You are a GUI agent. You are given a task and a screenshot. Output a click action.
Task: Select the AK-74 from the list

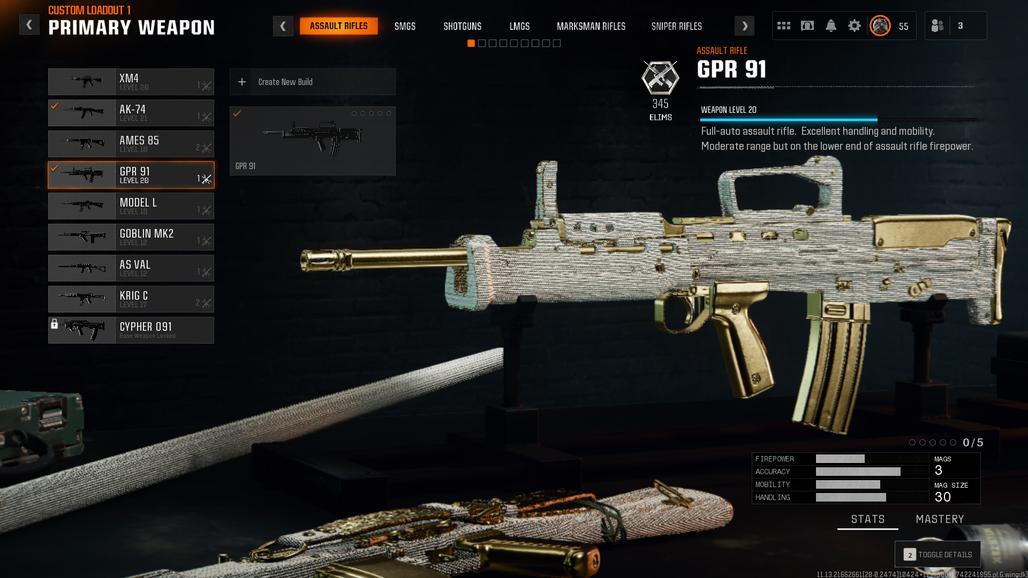(131, 113)
